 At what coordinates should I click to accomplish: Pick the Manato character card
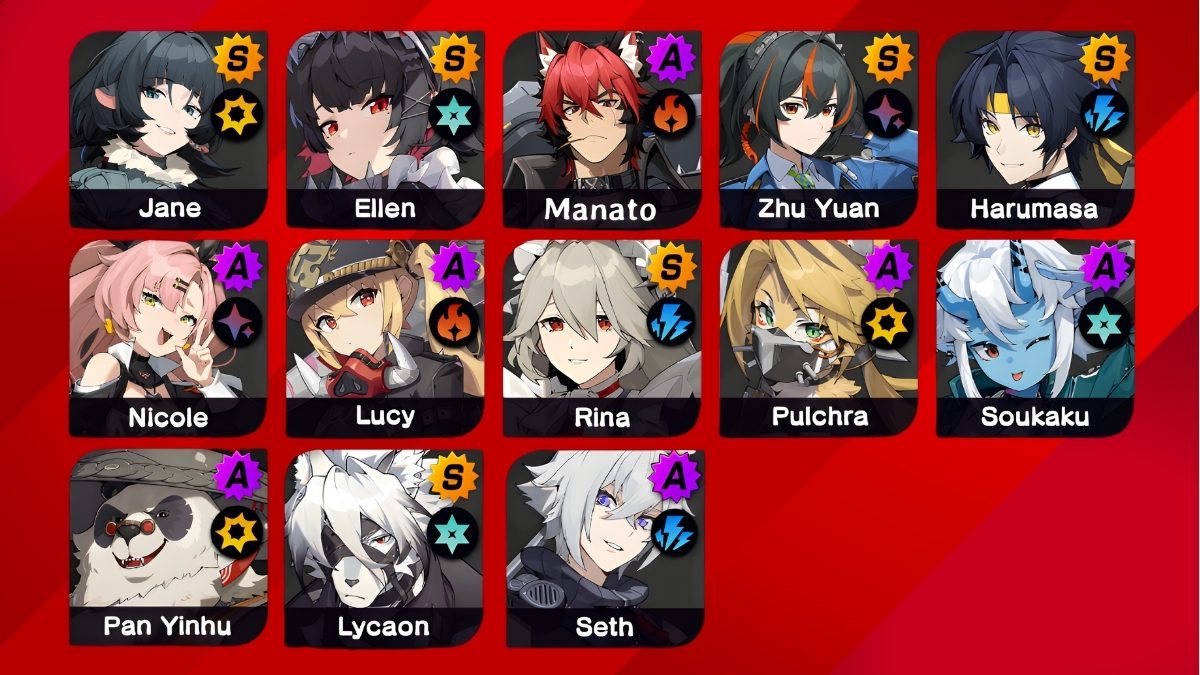click(602, 130)
